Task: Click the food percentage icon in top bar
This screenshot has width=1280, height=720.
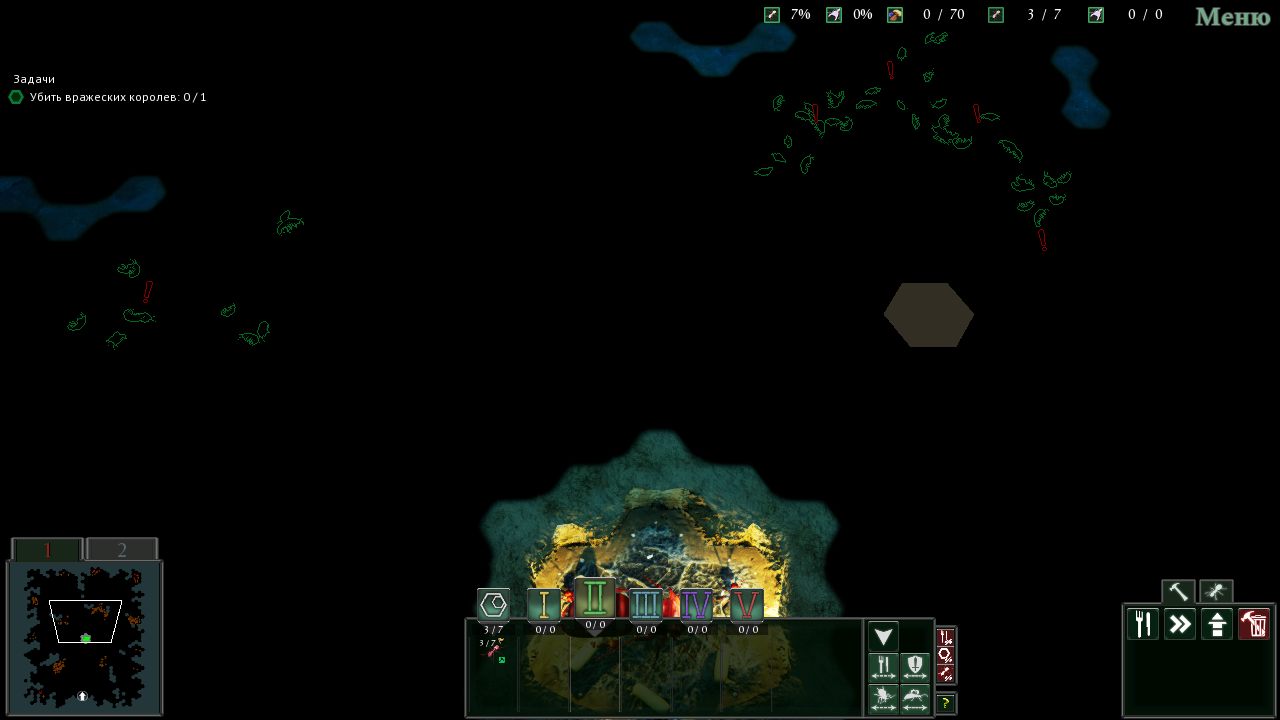Action: 771,15
